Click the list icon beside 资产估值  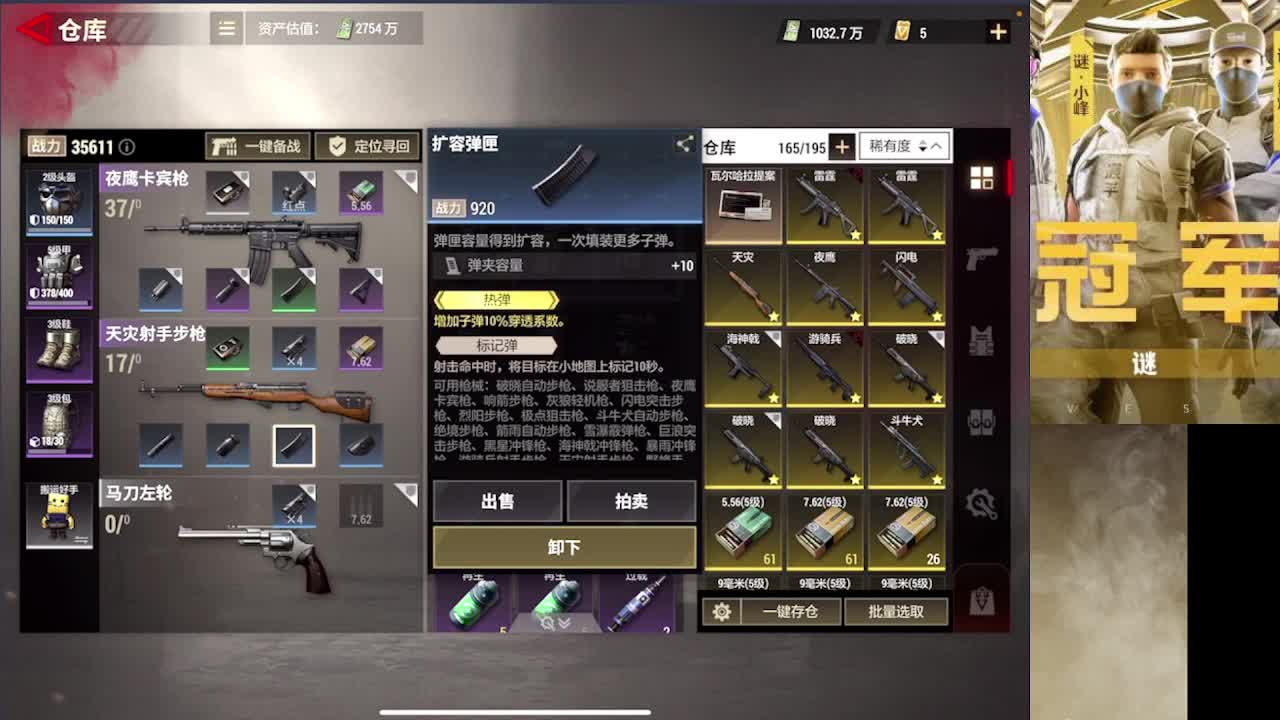(x=225, y=29)
